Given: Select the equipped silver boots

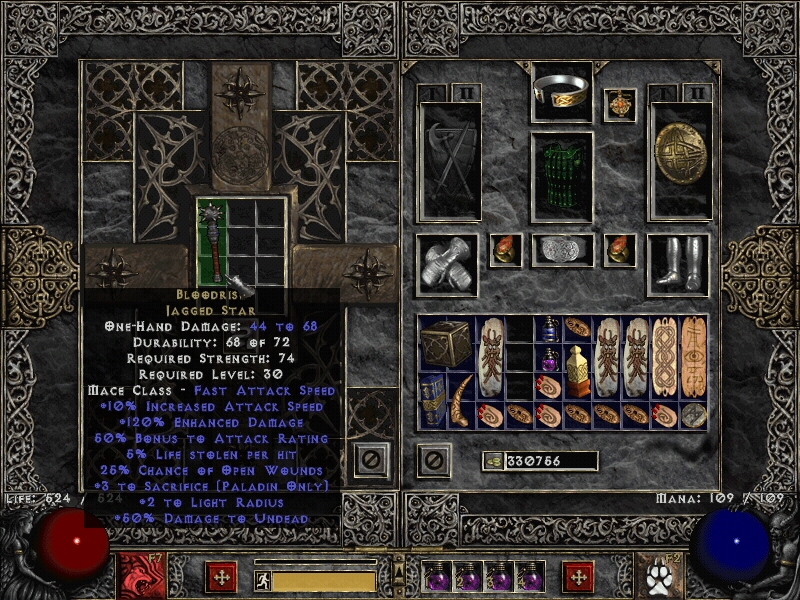Looking at the screenshot, I should (679, 264).
